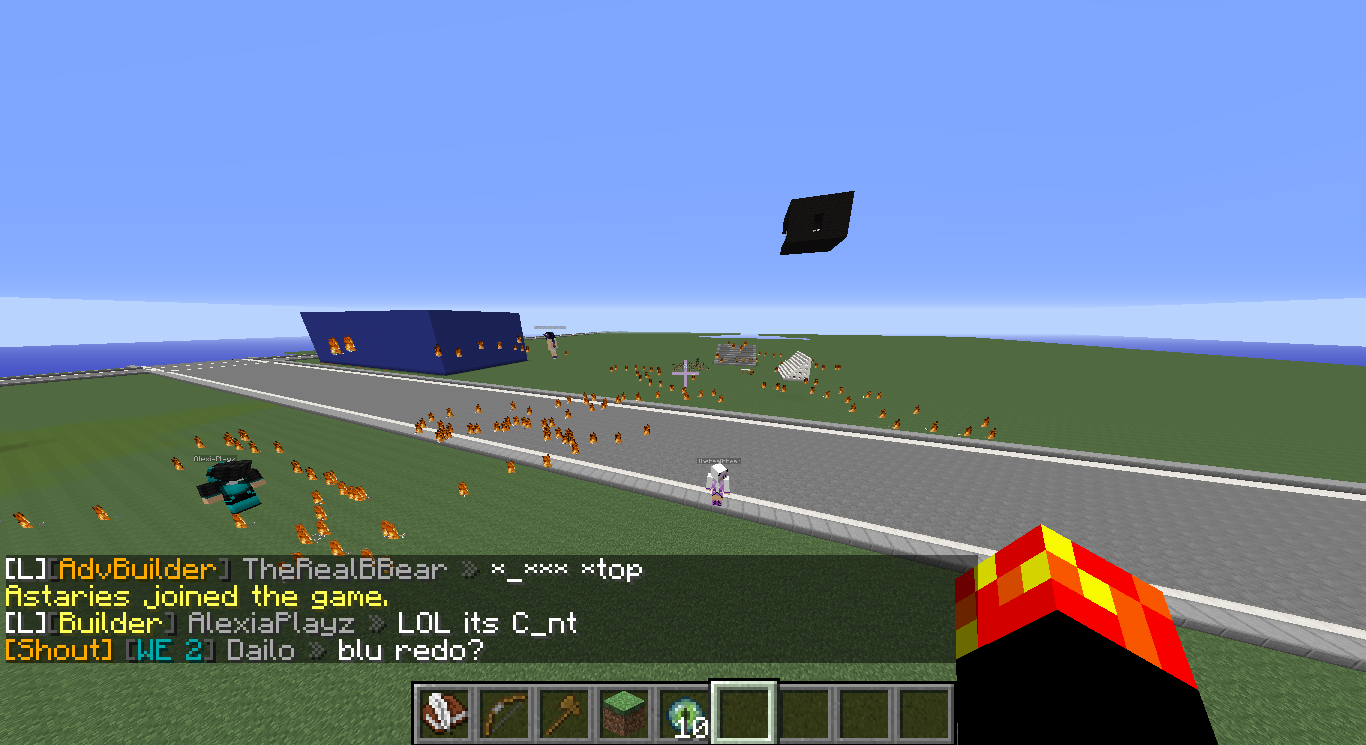Click the highlighted empty hotbar slot

742,714
